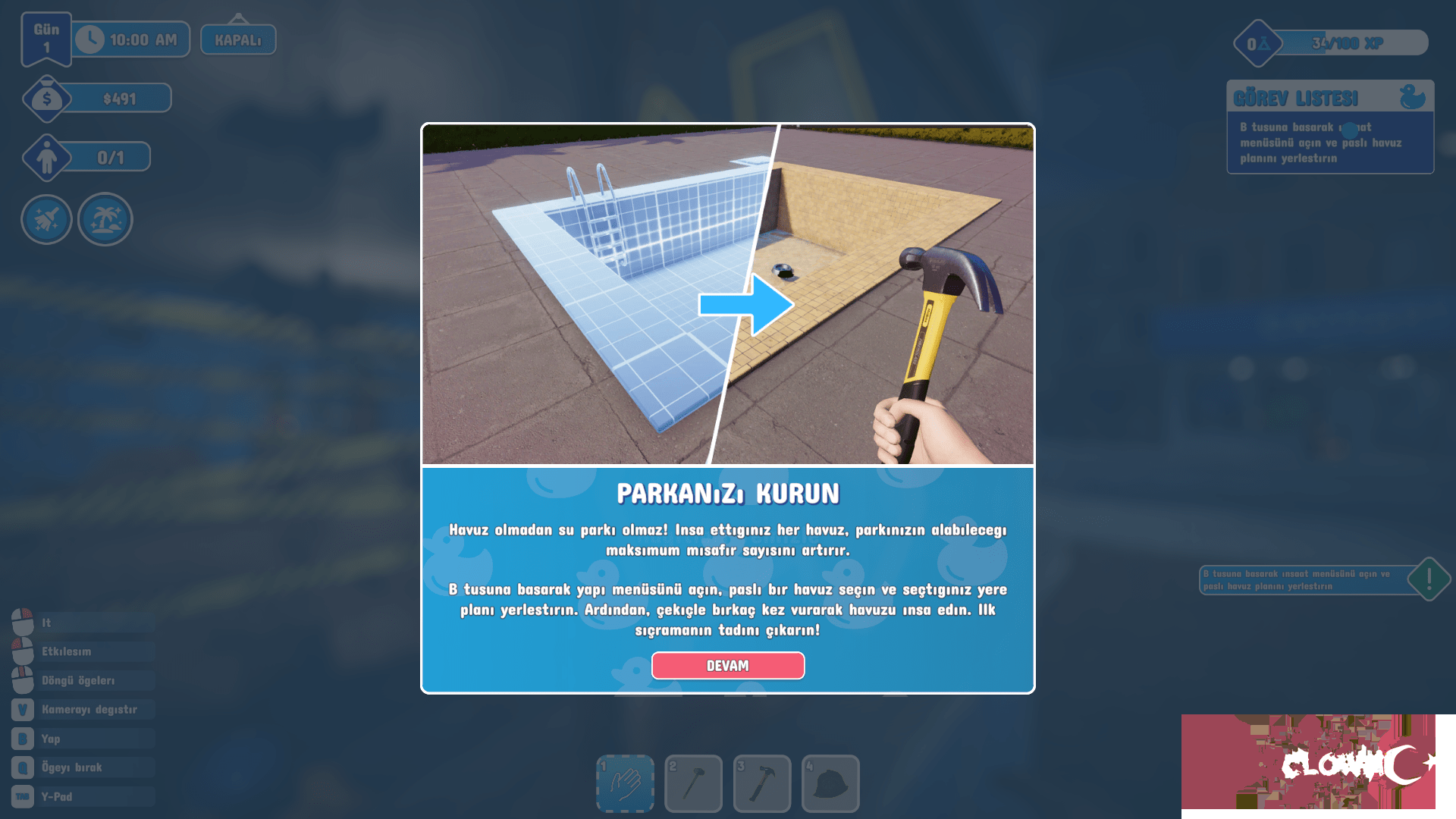Expand the Gün 1 day banner
Image resolution: width=1456 pixels, height=819 pixels.
(45, 38)
